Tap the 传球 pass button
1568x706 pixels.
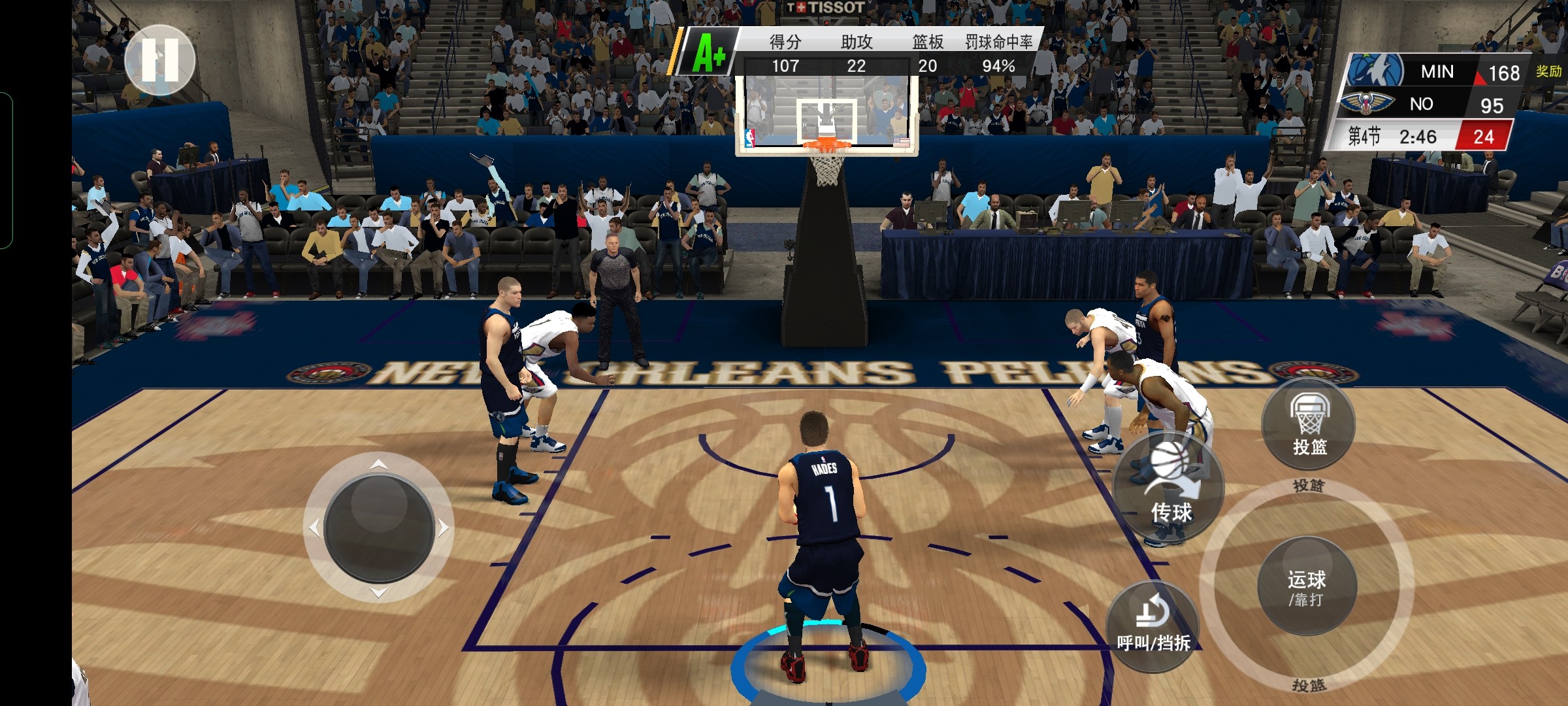click(1168, 487)
